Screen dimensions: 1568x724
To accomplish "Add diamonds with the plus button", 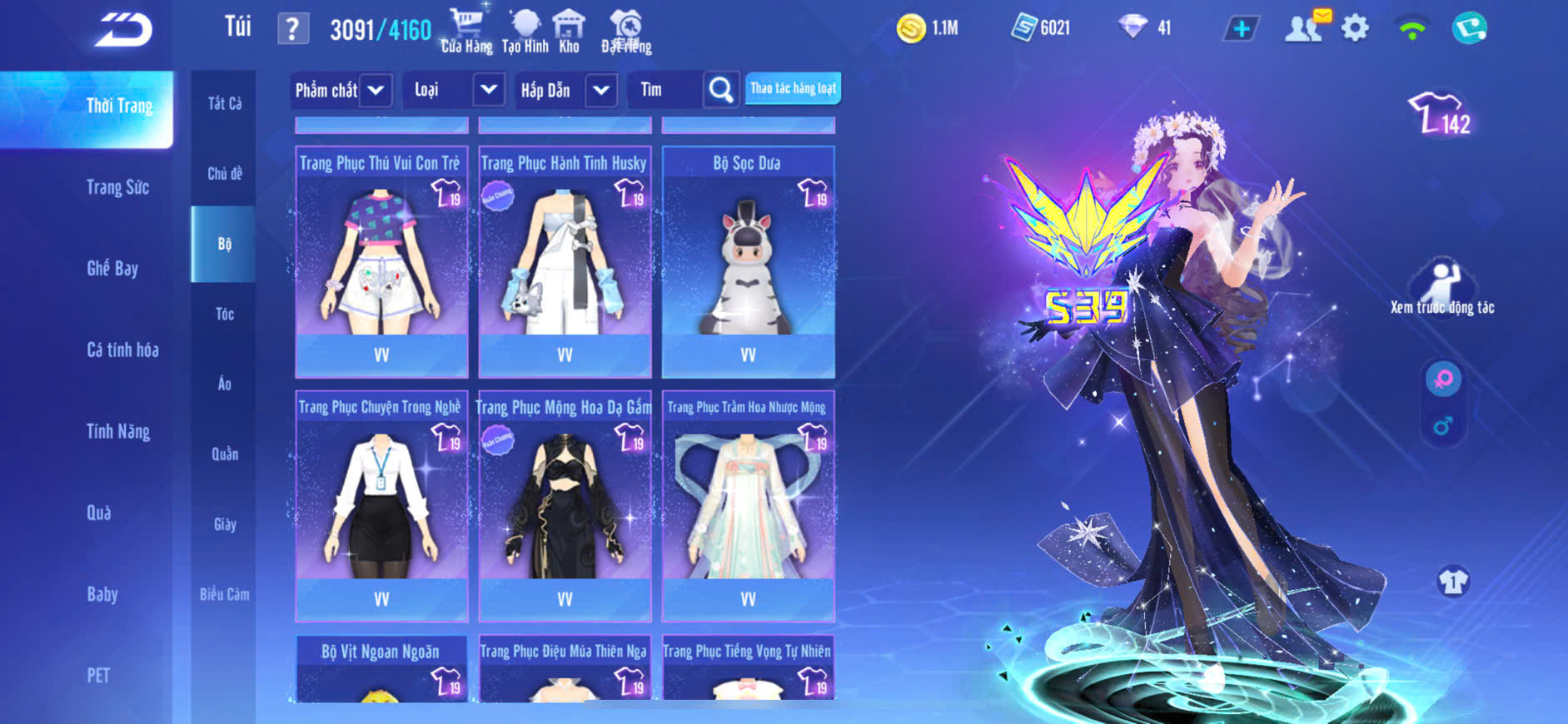I will (x=1241, y=29).
